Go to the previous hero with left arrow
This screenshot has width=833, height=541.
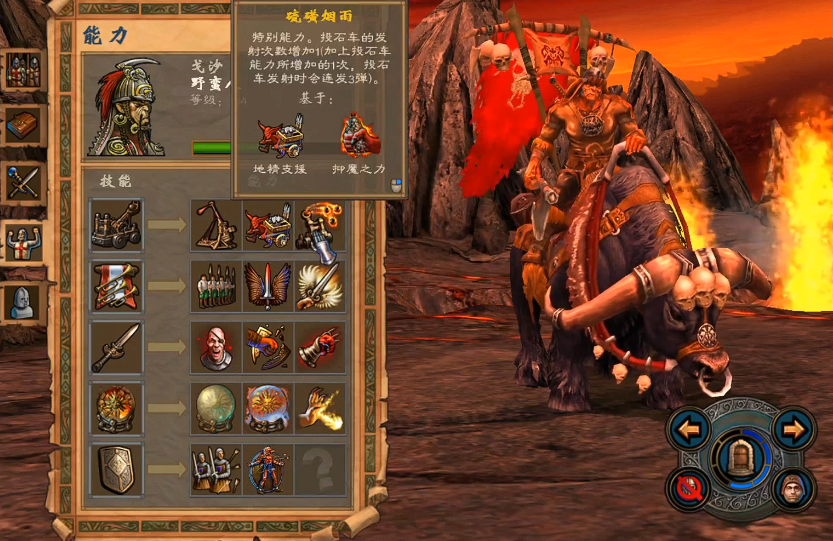[x=691, y=432]
